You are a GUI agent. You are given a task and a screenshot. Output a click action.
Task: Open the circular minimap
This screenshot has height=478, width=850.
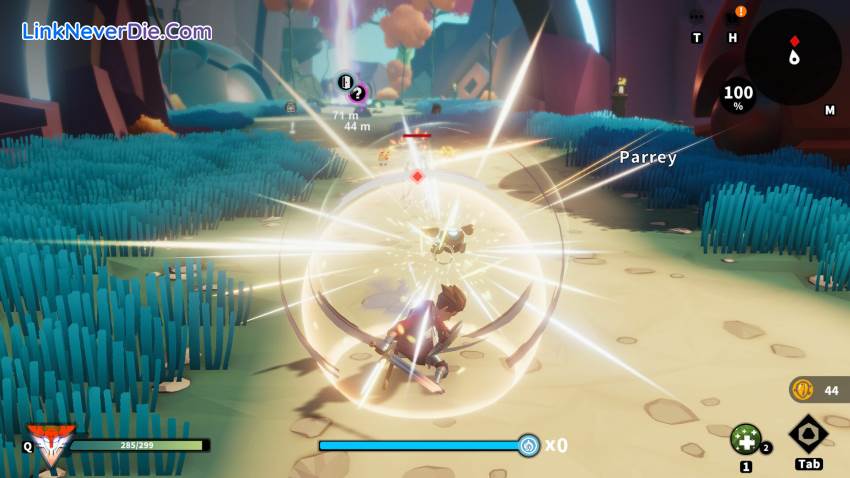[792, 57]
